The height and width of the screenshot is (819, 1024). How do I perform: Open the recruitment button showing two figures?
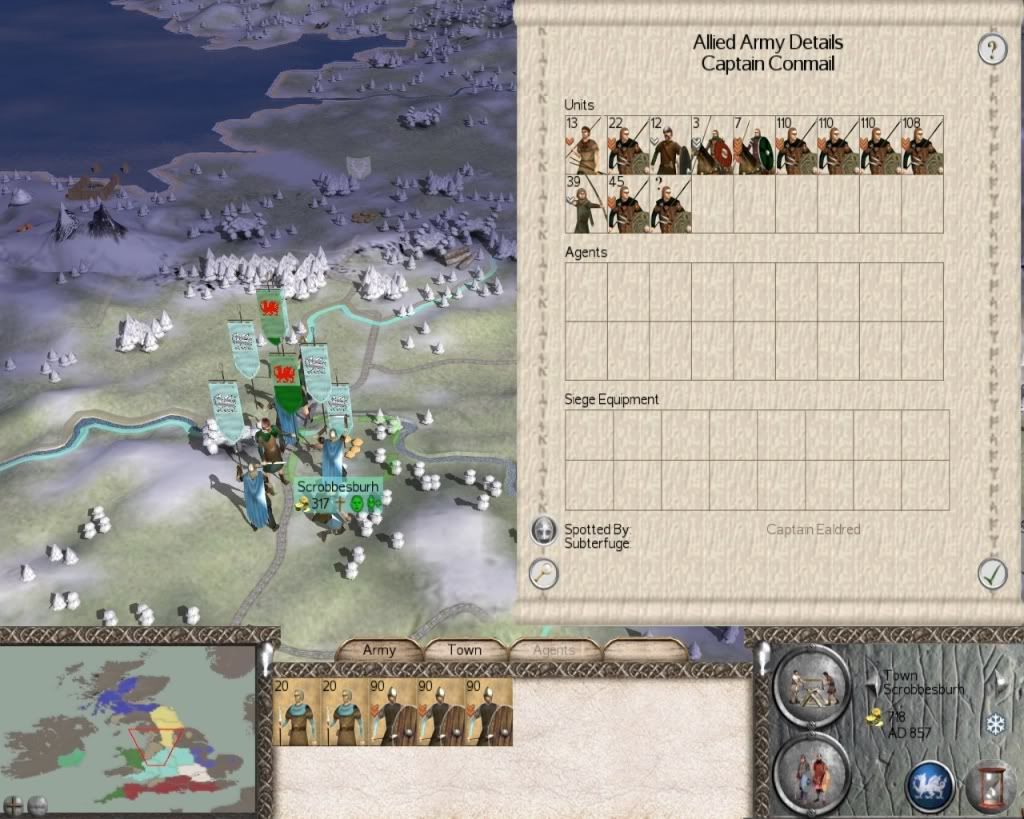coord(811,774)
